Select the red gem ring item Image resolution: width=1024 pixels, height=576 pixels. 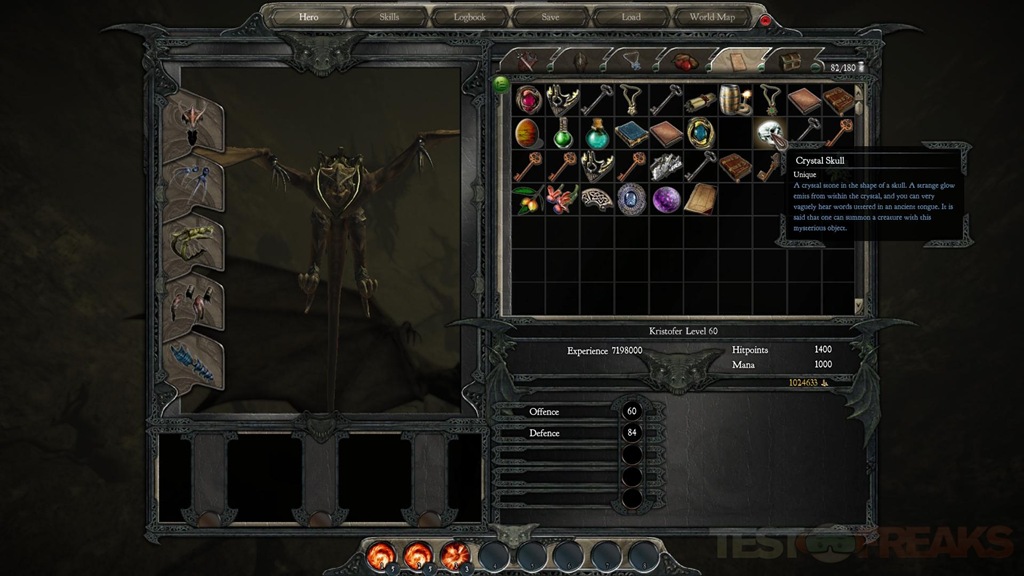(528, 99)
